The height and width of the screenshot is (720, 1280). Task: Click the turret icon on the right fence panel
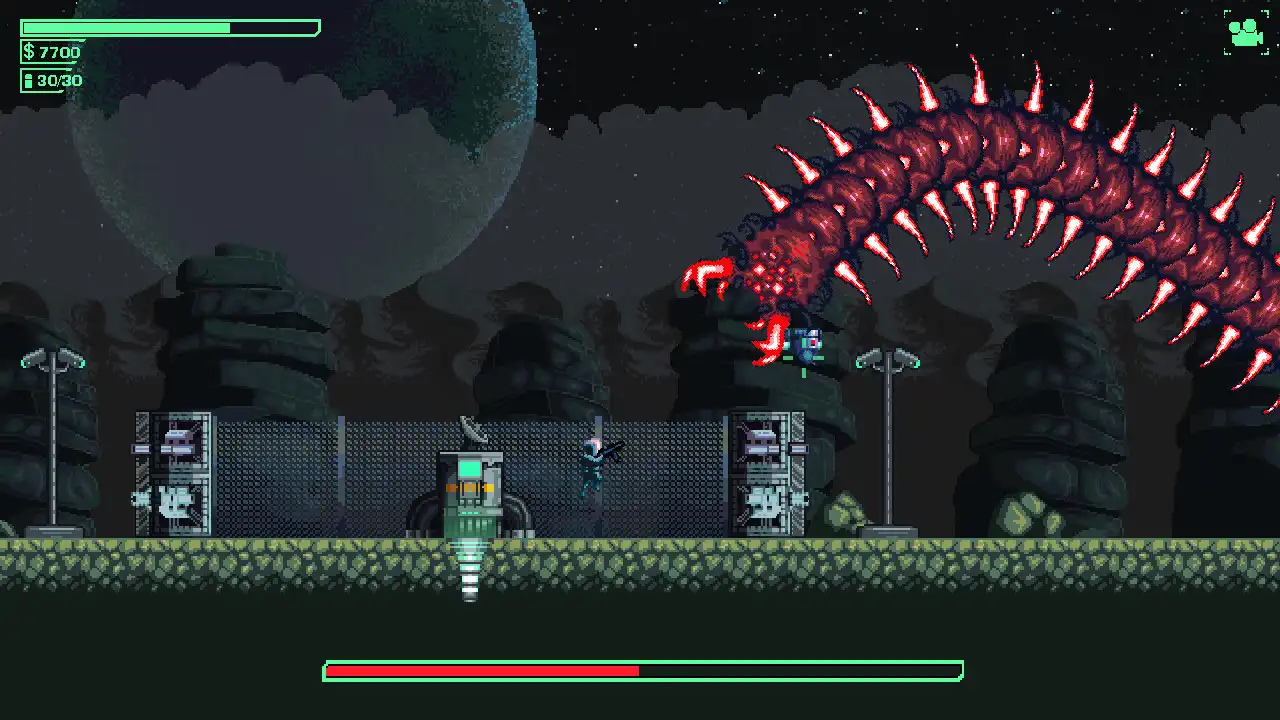pos(762,442)
